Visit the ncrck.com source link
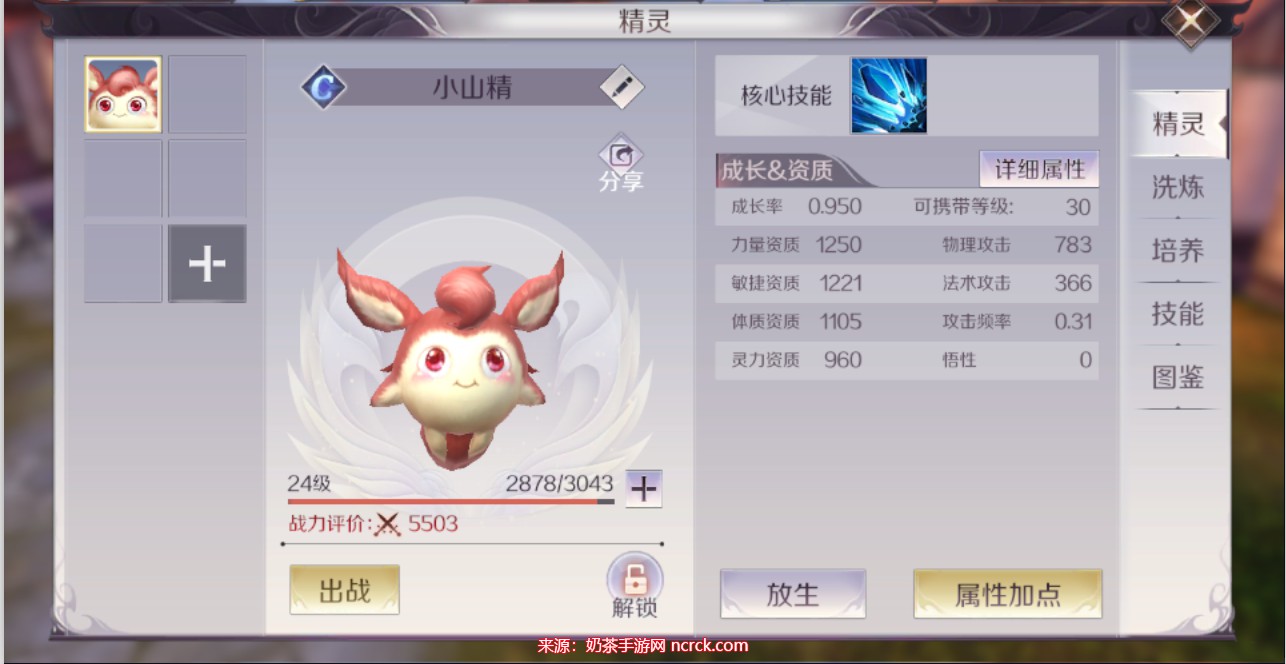This screenshot has width=1286, height=664. point(710,646)
